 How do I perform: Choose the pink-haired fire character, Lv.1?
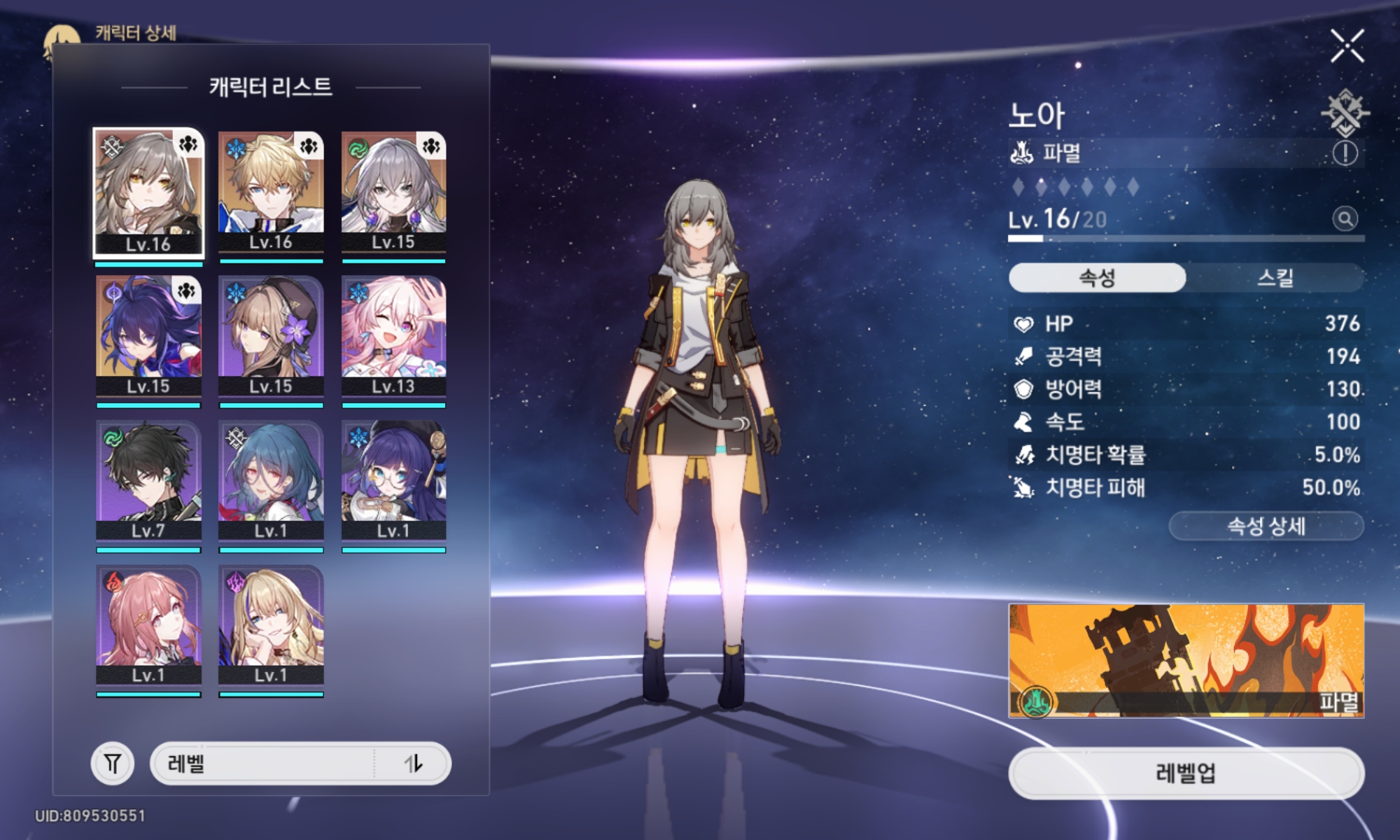point(148,625)
